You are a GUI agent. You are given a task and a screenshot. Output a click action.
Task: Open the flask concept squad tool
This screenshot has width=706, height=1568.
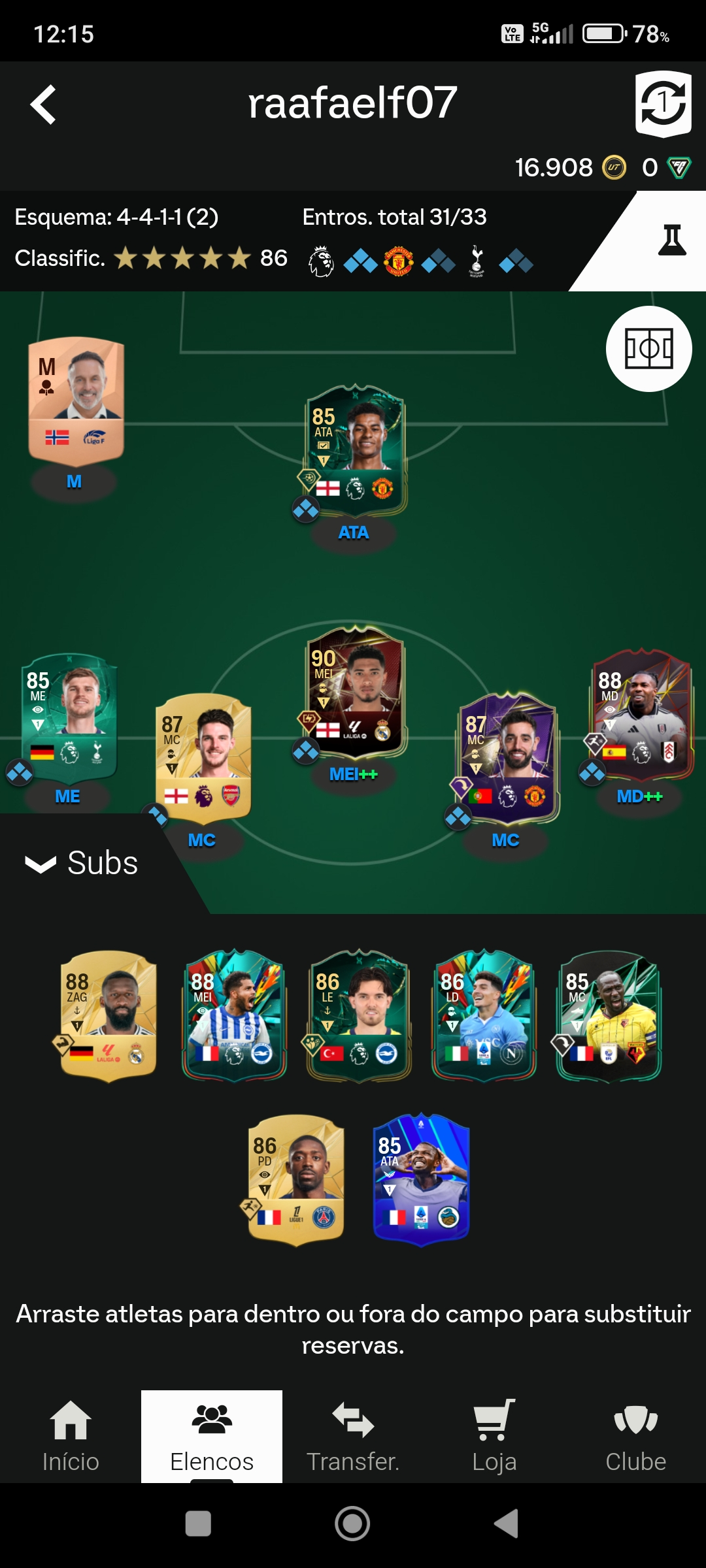pyautogui.click(x=671, y=240)
